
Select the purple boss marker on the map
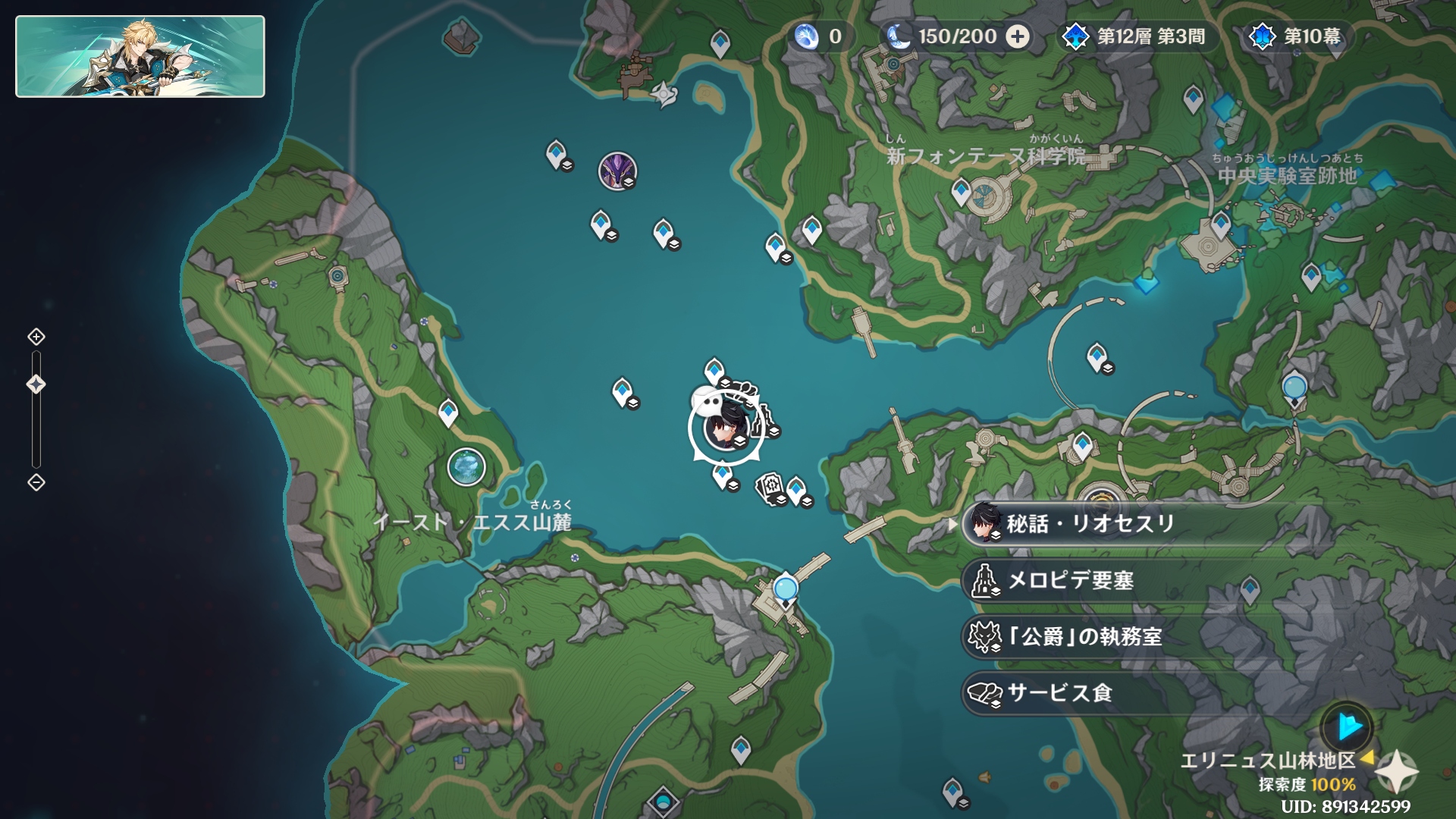(617, 170)
